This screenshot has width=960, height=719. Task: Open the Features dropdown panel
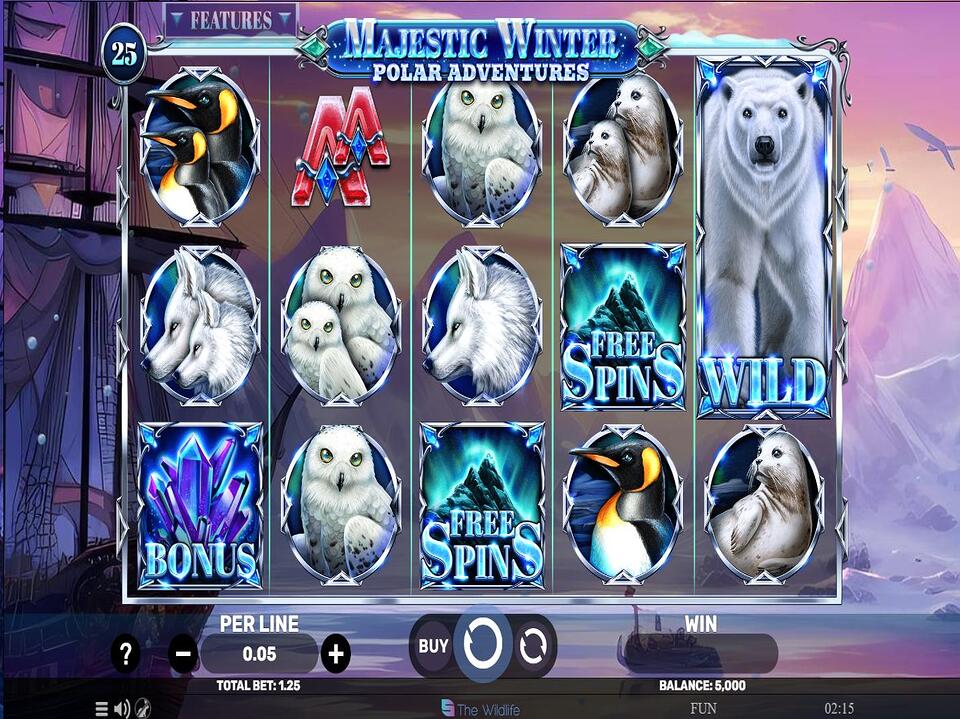coord(231,20)
